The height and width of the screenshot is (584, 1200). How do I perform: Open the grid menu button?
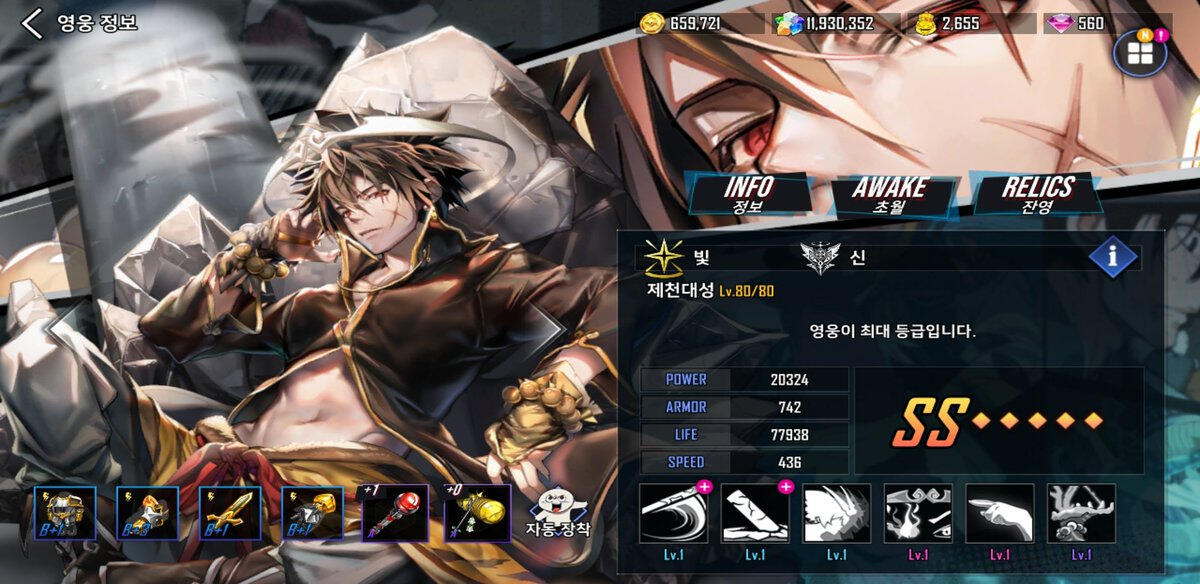pos(1140,53)
